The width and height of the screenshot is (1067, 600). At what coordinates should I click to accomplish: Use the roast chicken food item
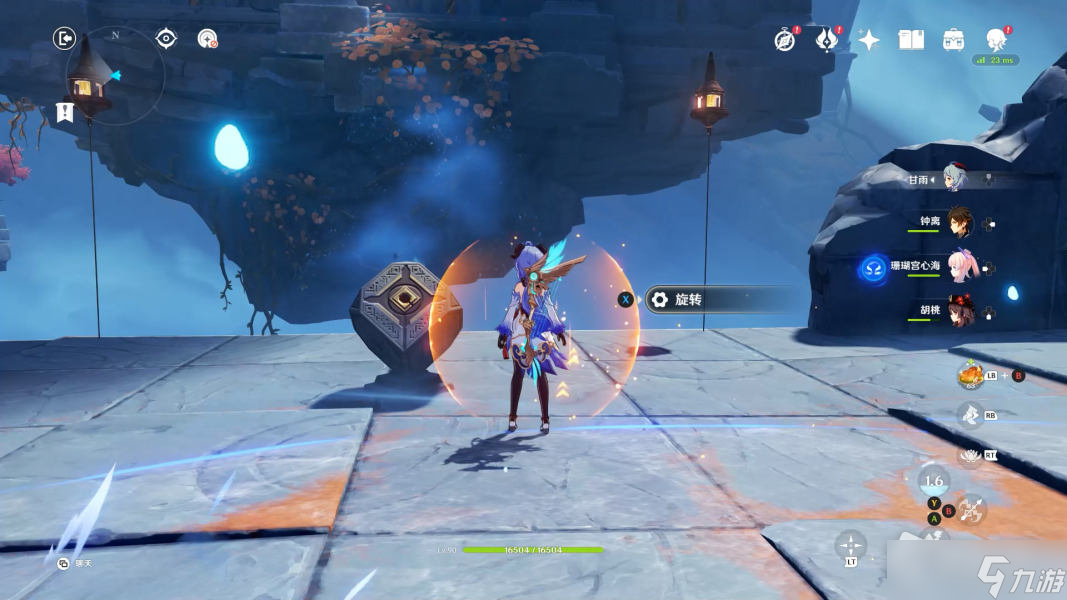click(970, 375)
